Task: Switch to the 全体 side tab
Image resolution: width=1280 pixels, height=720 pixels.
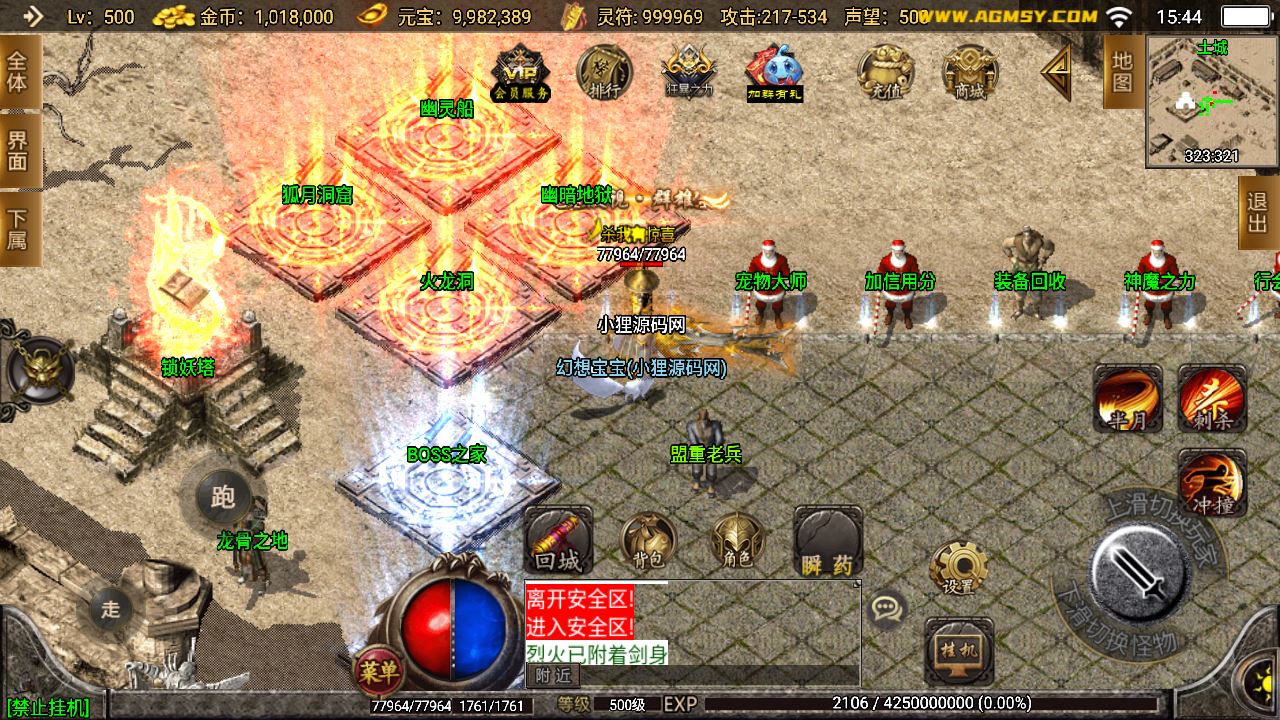Action: pos(18,71)
